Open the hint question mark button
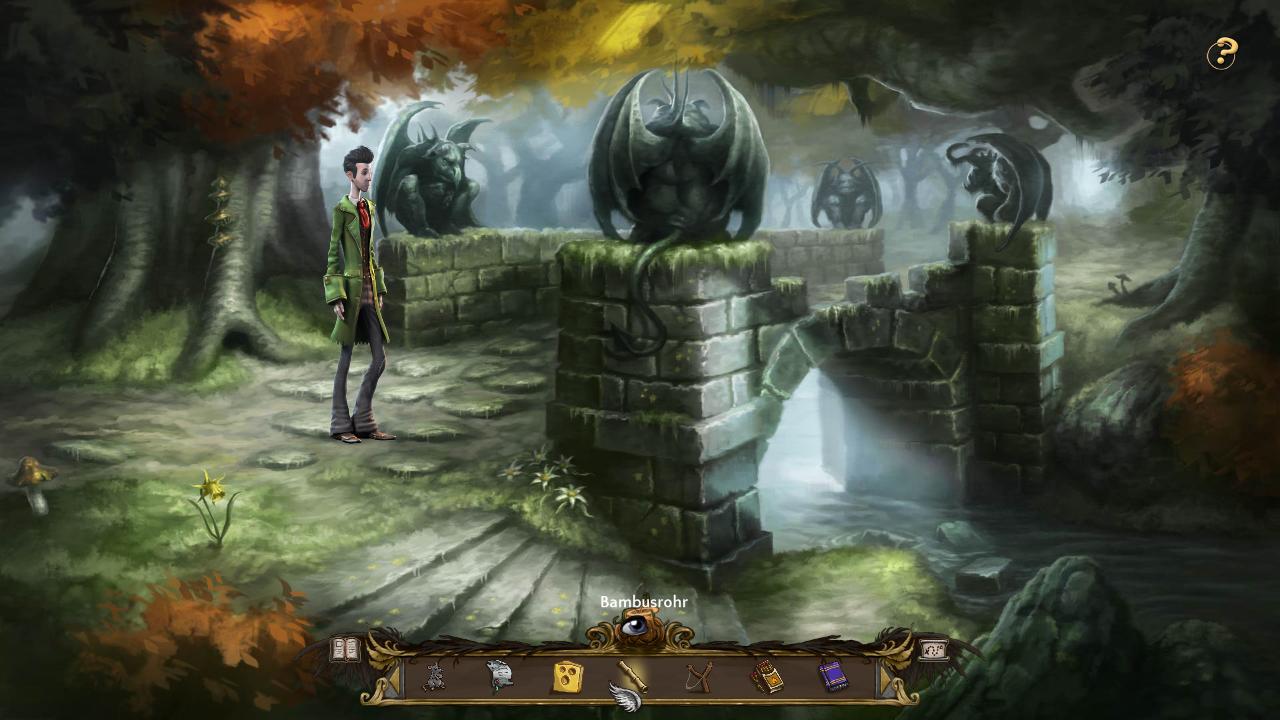The width and height of the screenshot is (1280, 720). click(1221, 54)
